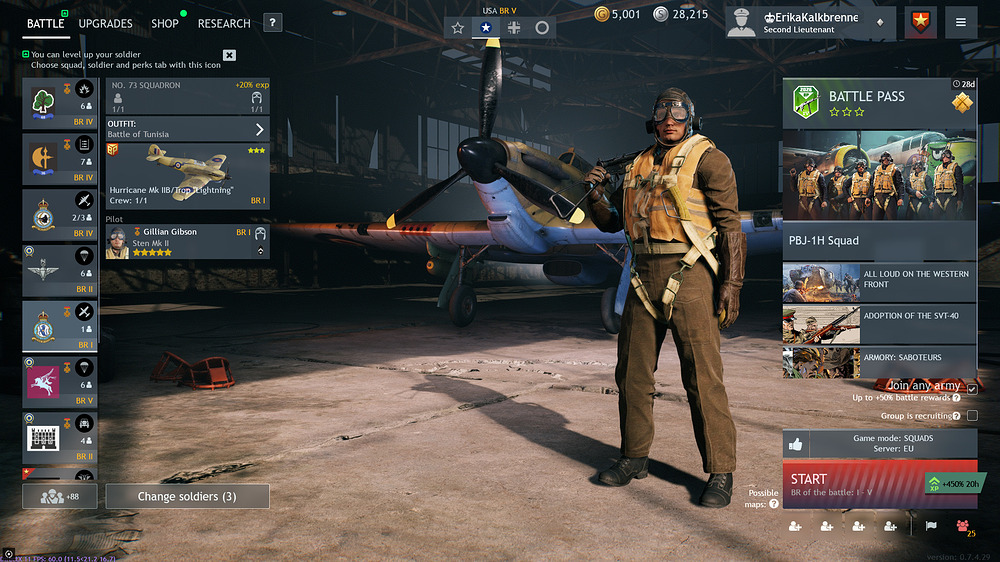Select pilot Gillian Gibson

point(187,242)
